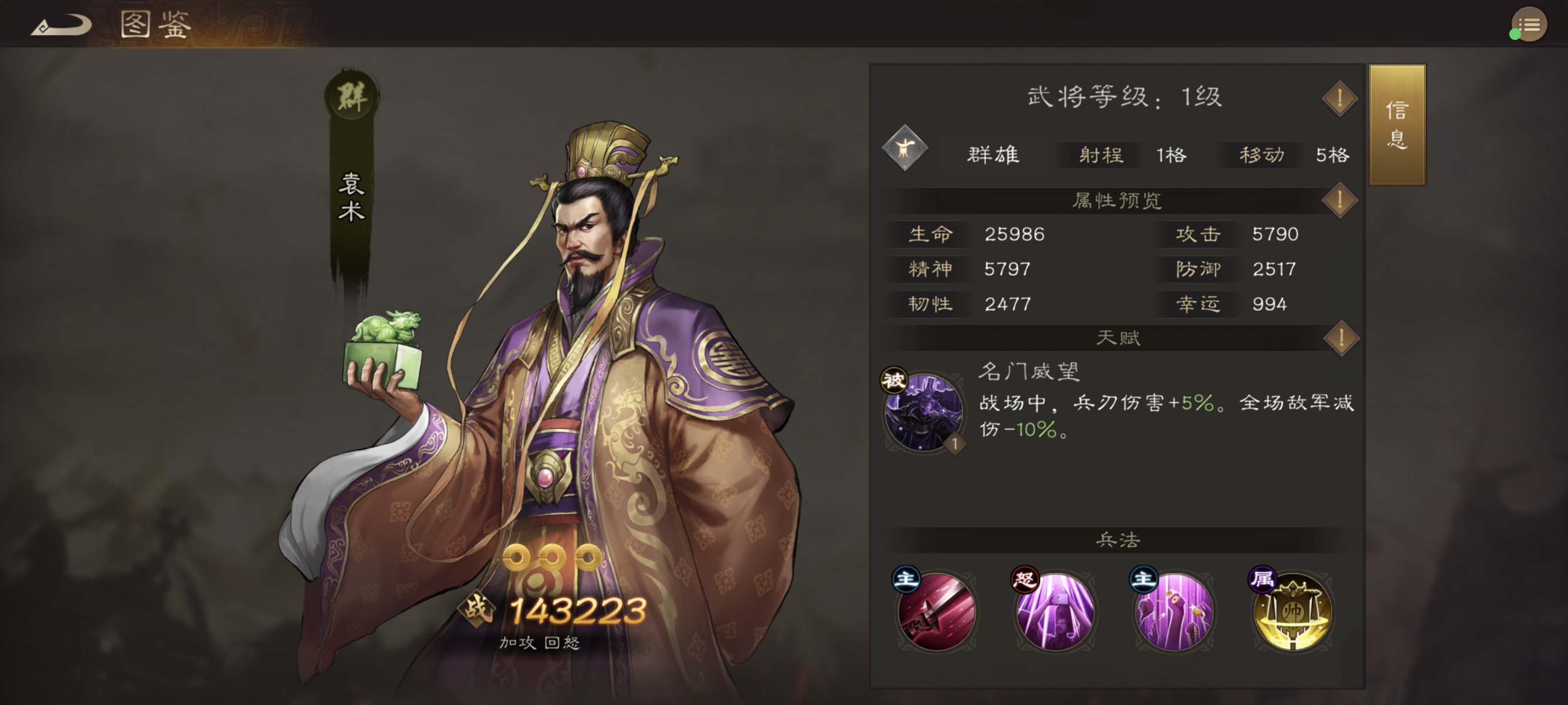The height and width of the screenshot is (705, 1568).
Task: Toggle the green status dot near menu icon
Action: 1515,35
